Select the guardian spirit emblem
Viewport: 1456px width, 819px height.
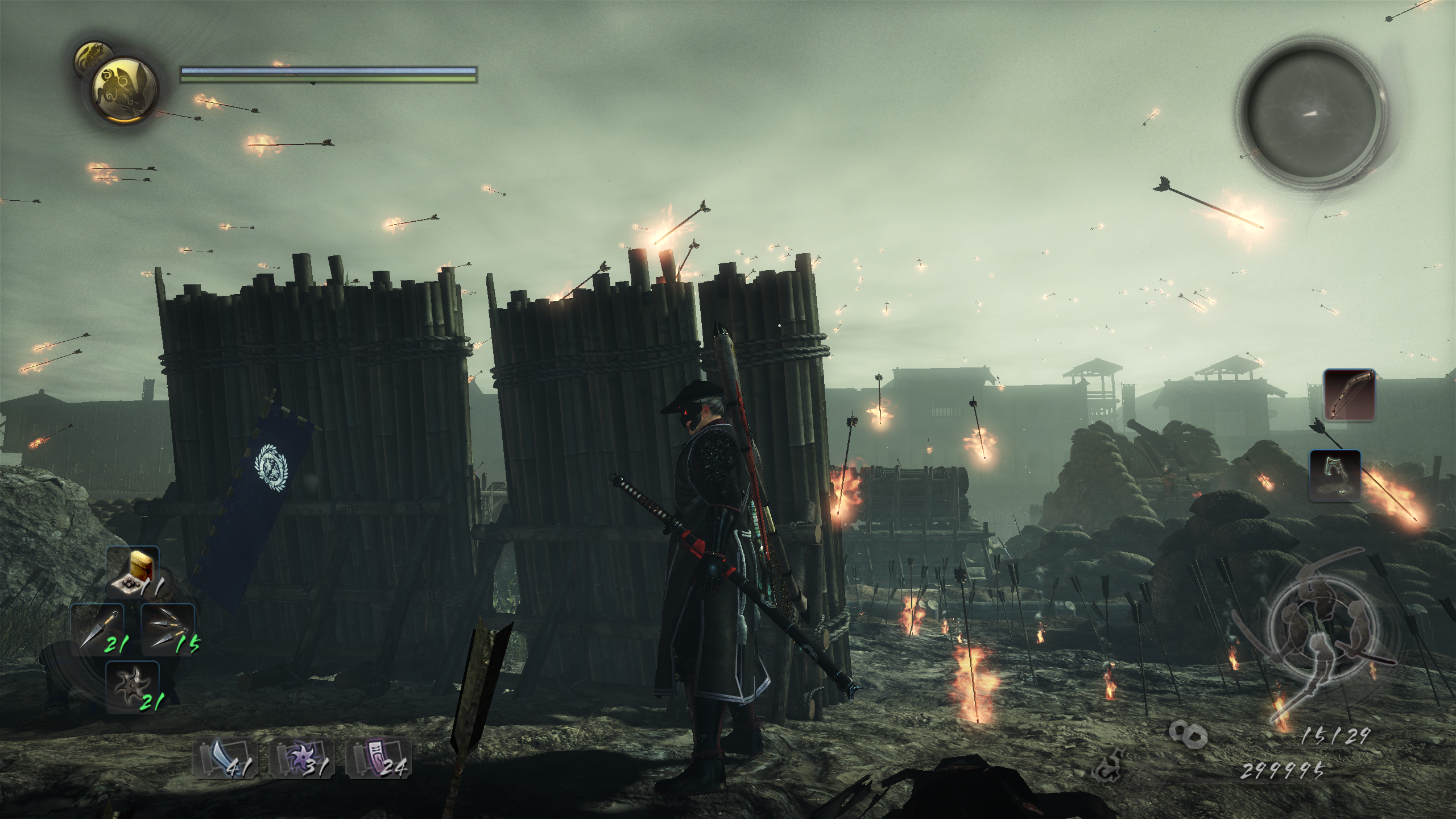123,90
